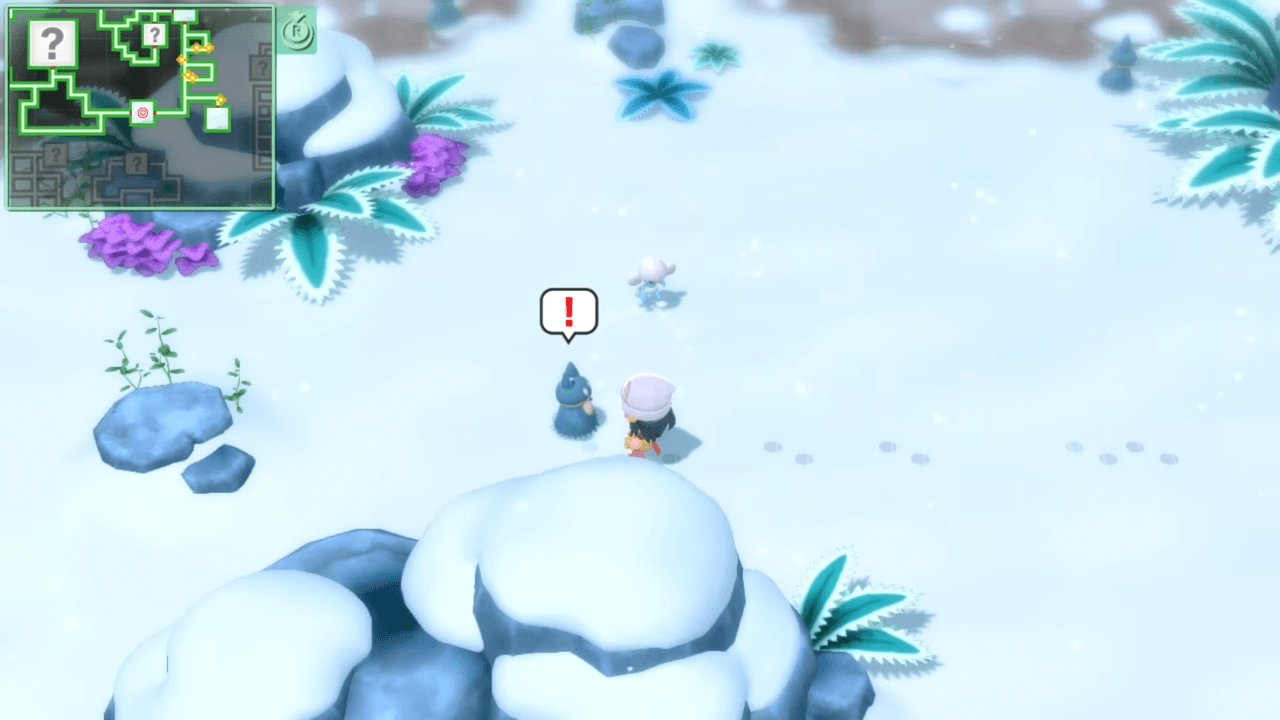Click the white room at minimap's top edge
Viewport: 1280px width, 720px height.
tap(184, 13)
